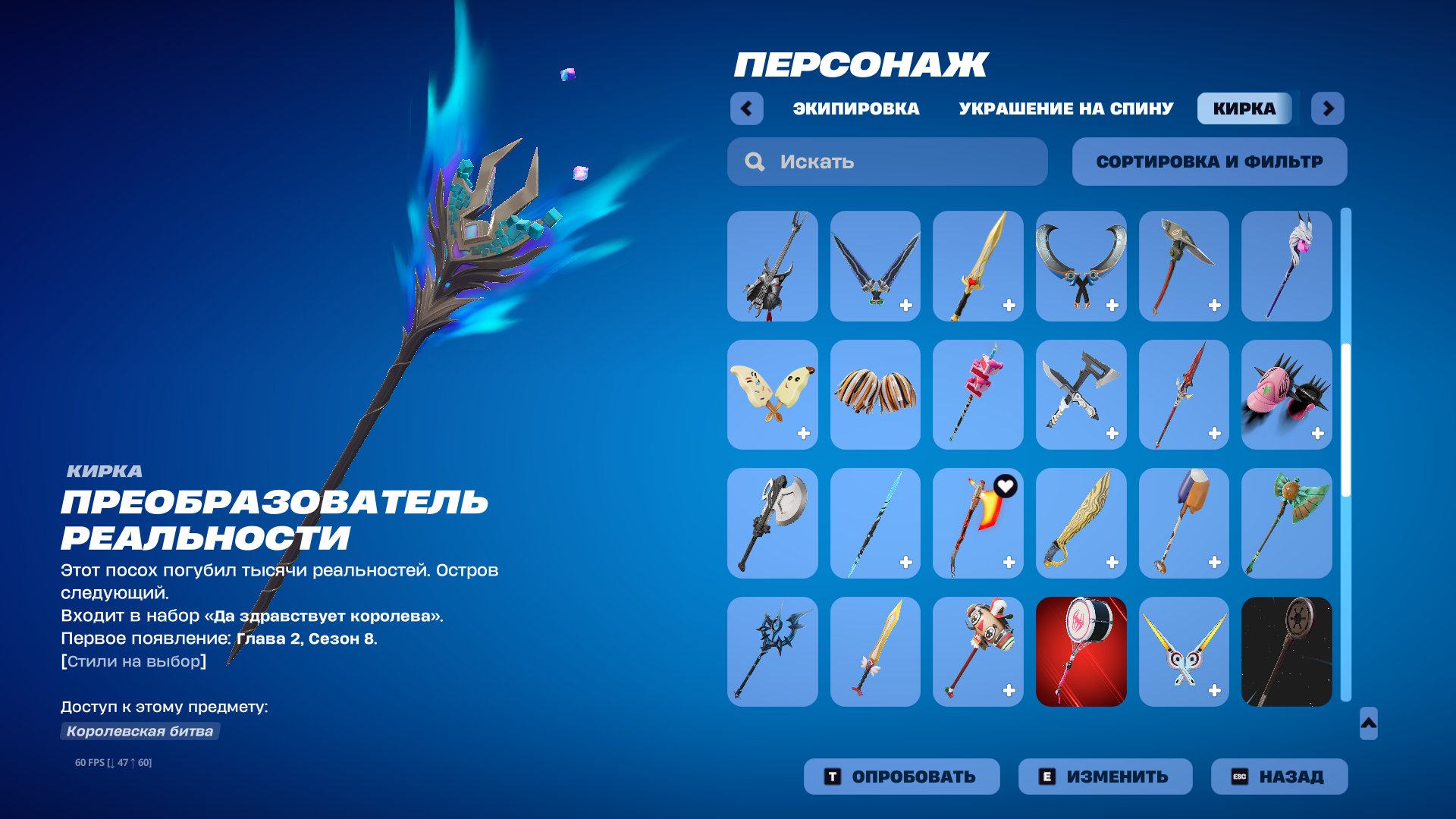Image resolution: width=1456 pixels, height=819 pixels.
Task: Select the Star Wars emblem staff pickaxe
Action: (1286, 651)
